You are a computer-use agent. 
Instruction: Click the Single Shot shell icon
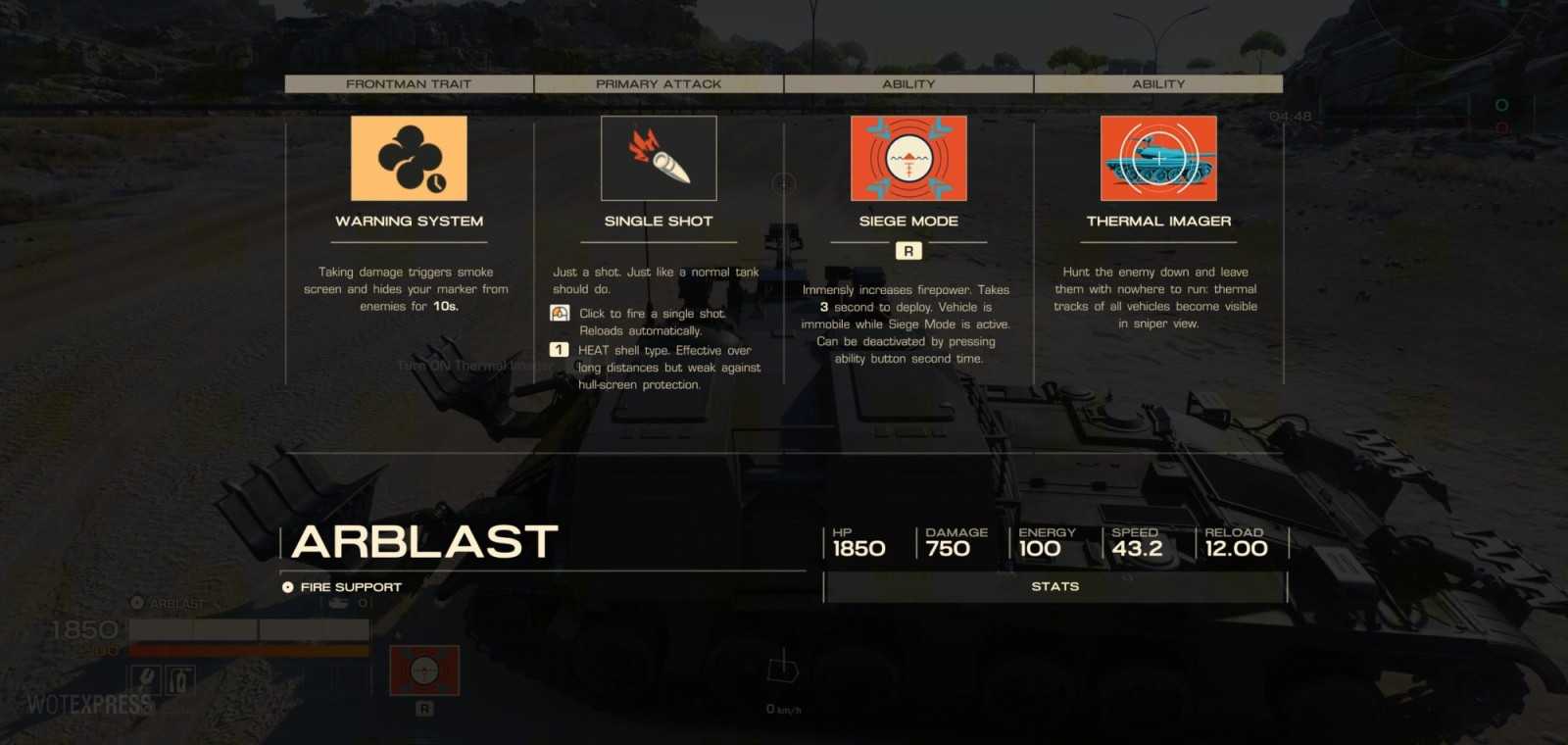click(x=659, y=158)
